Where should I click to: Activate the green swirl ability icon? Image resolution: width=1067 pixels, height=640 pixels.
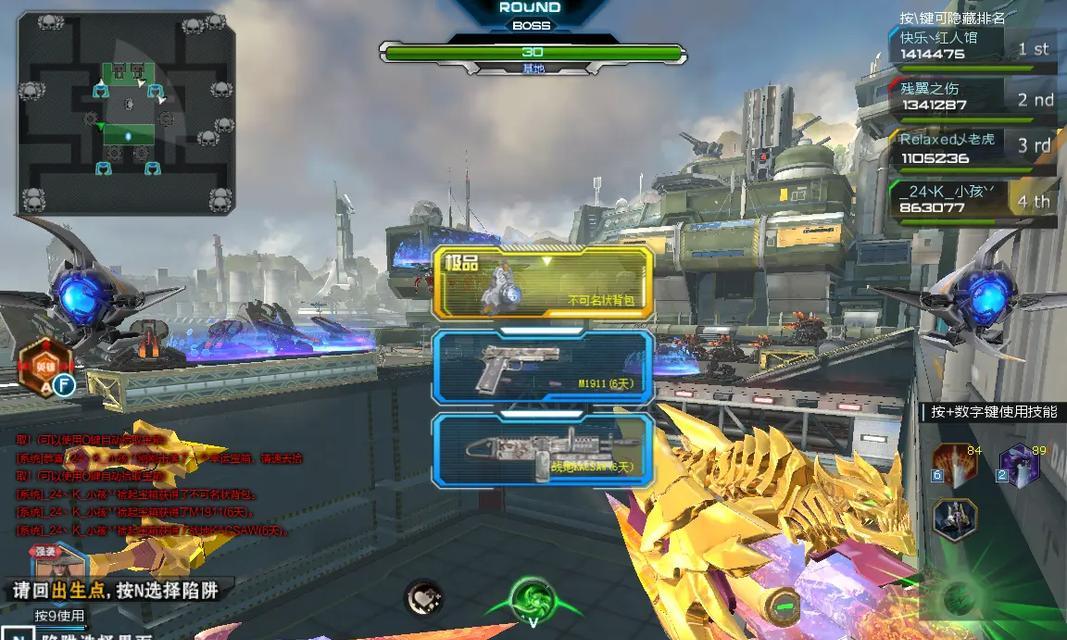tap(533, 600)
